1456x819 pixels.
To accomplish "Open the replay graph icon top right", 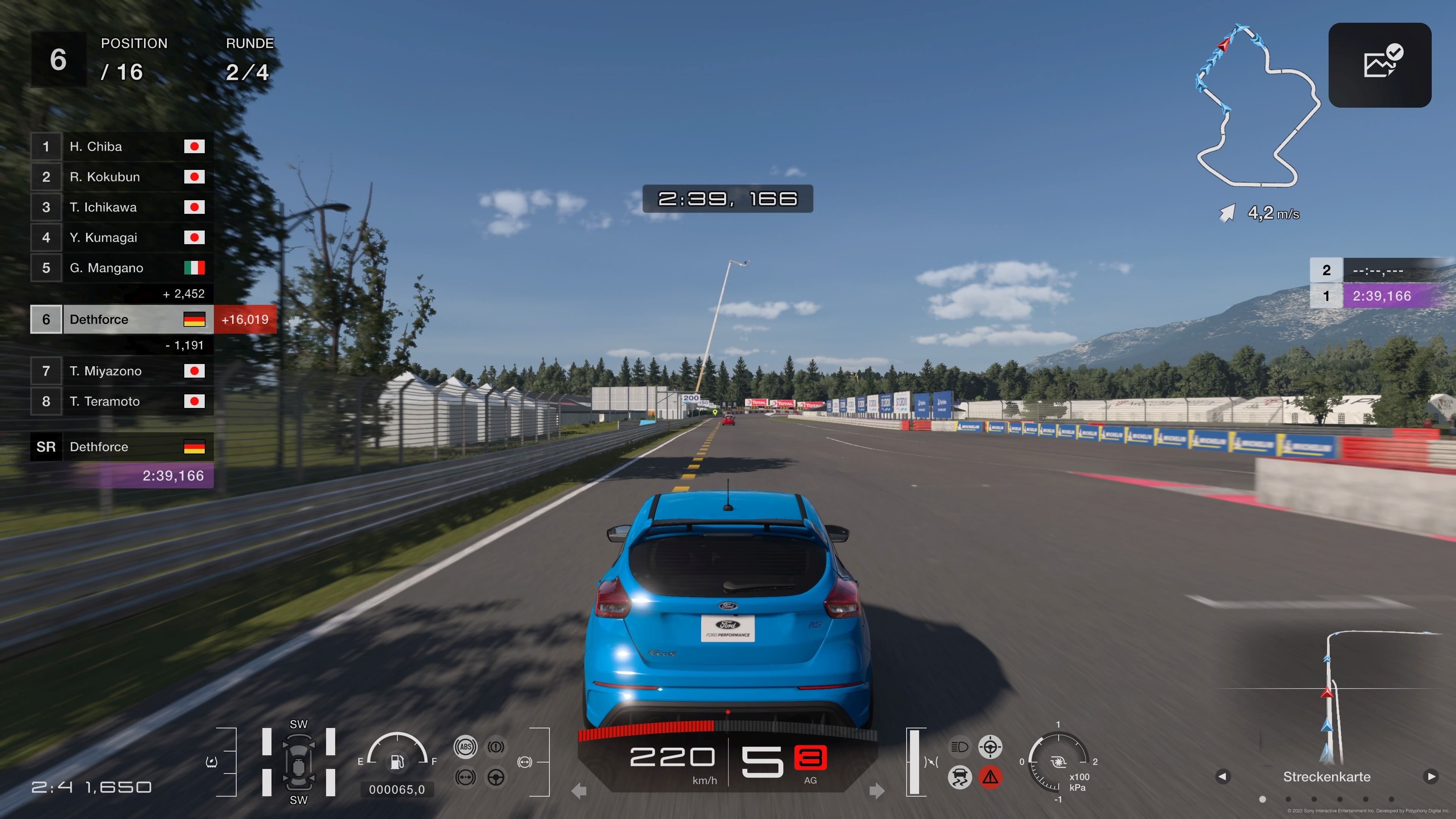I will (x=1380, y=64).
